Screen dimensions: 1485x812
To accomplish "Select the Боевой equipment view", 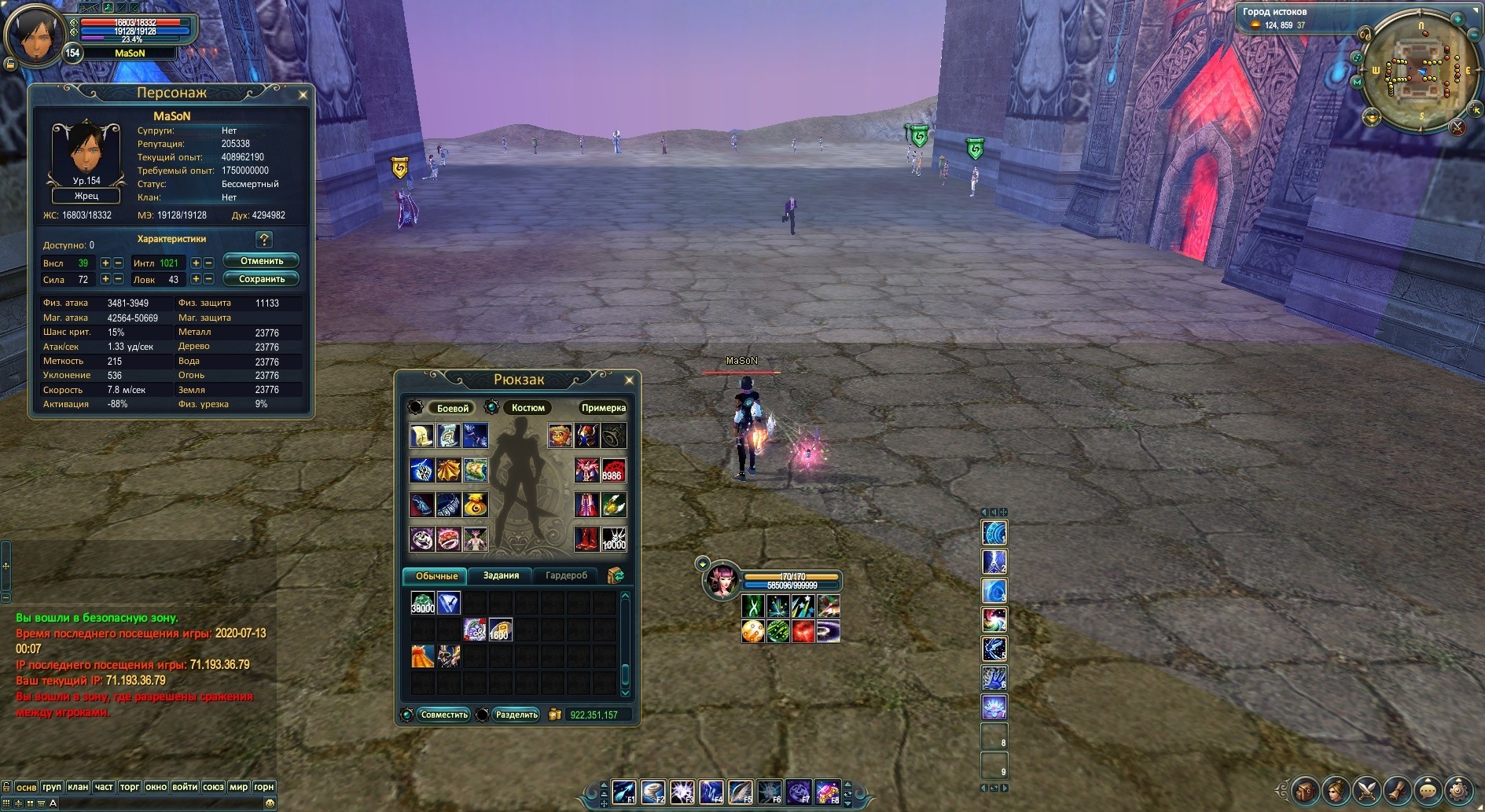I will pos(452,408).
